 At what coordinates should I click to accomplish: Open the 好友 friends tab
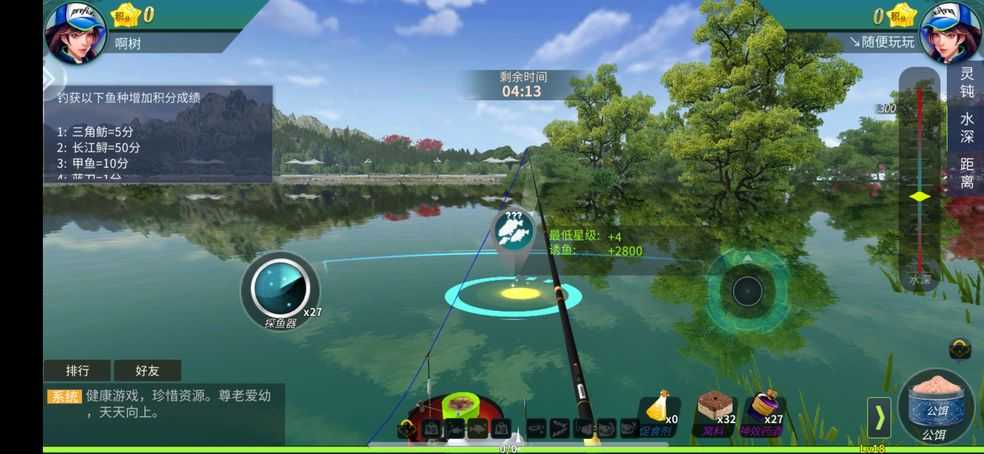[x=146, y=371]
